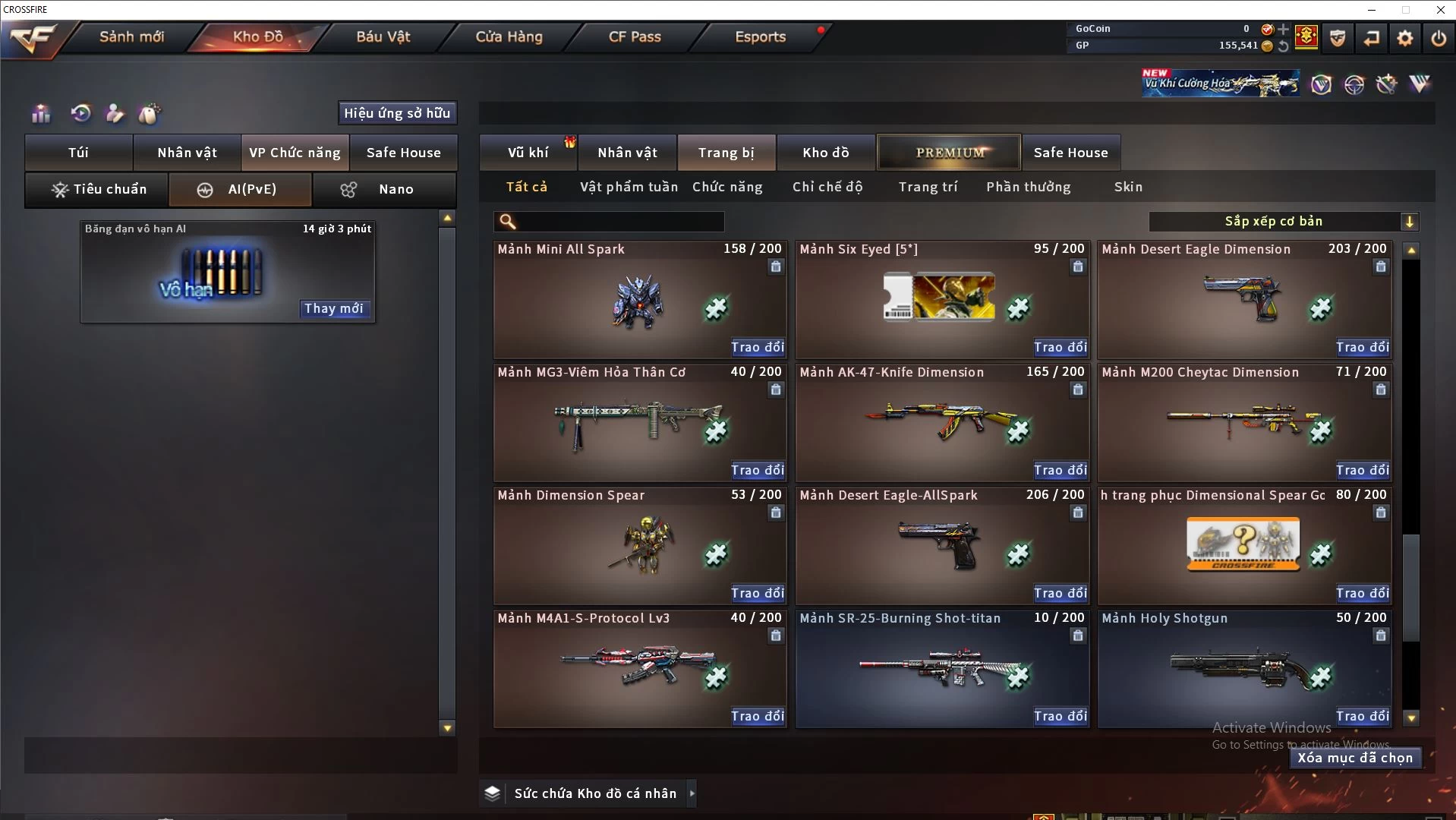Screen dimensions: 1456x820
Task: Open the Esports menu
Action: (x=760, y=36)
